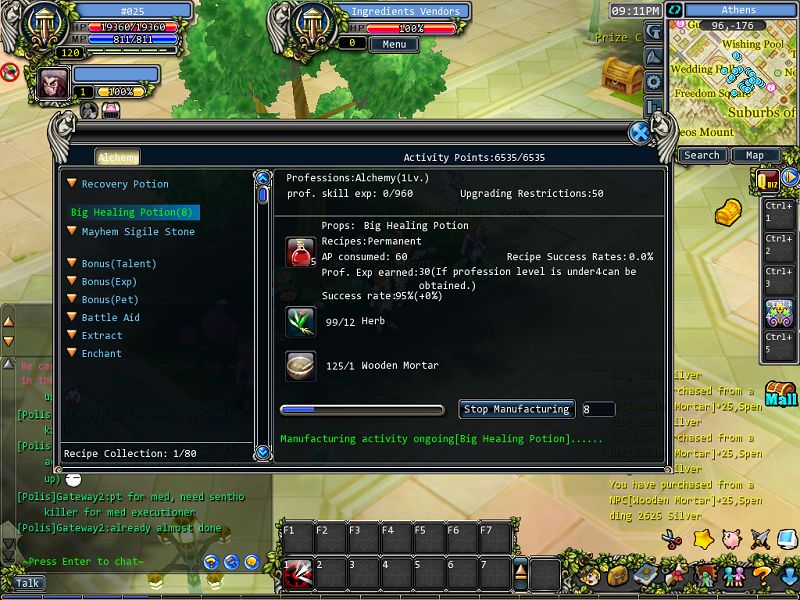Collapse the Recovery Potion category
Image resolution: width=800 pixels, height=600 pixels.
(72, 184)
